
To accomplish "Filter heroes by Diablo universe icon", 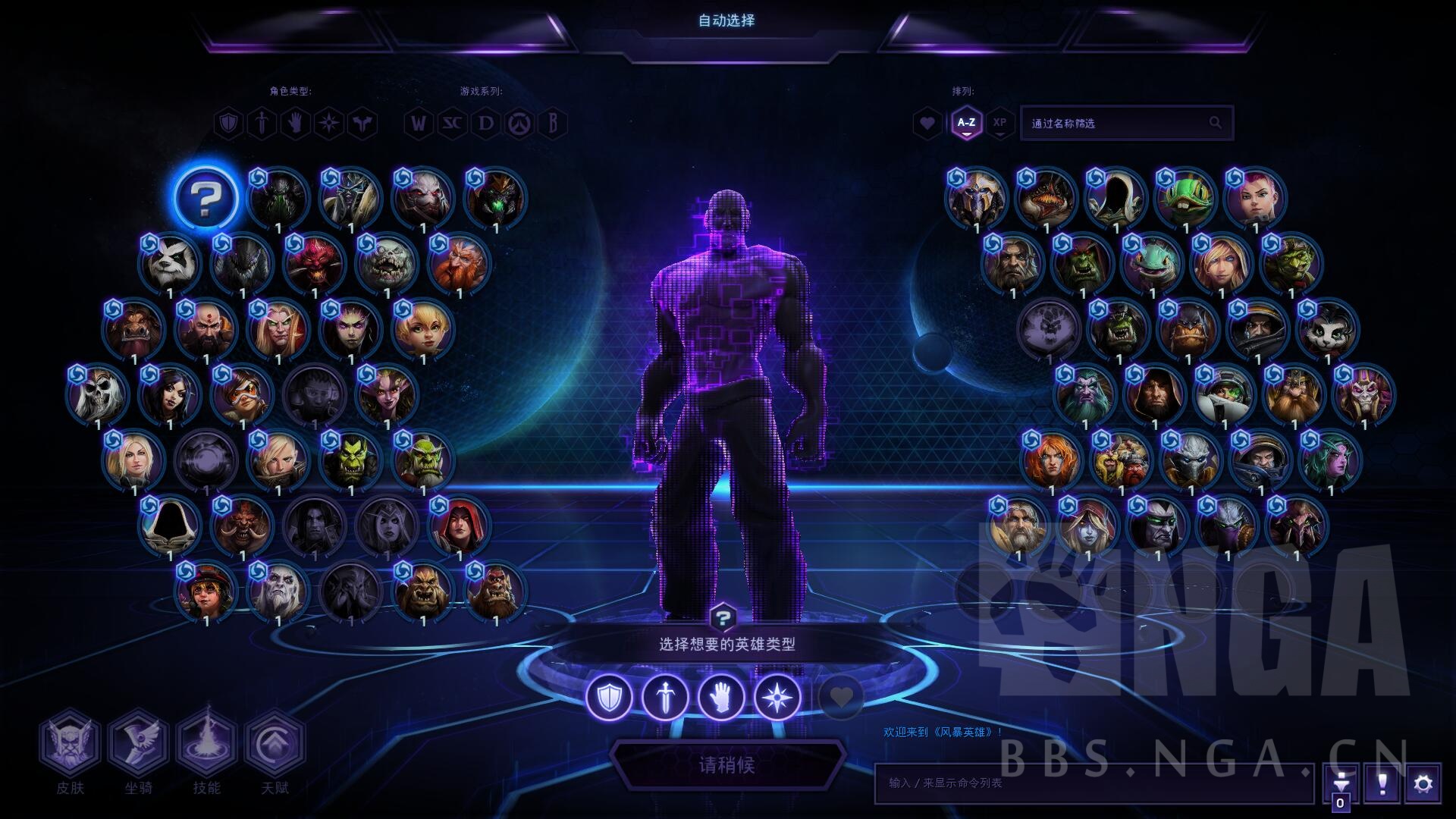I will click(x=486, y=123).
